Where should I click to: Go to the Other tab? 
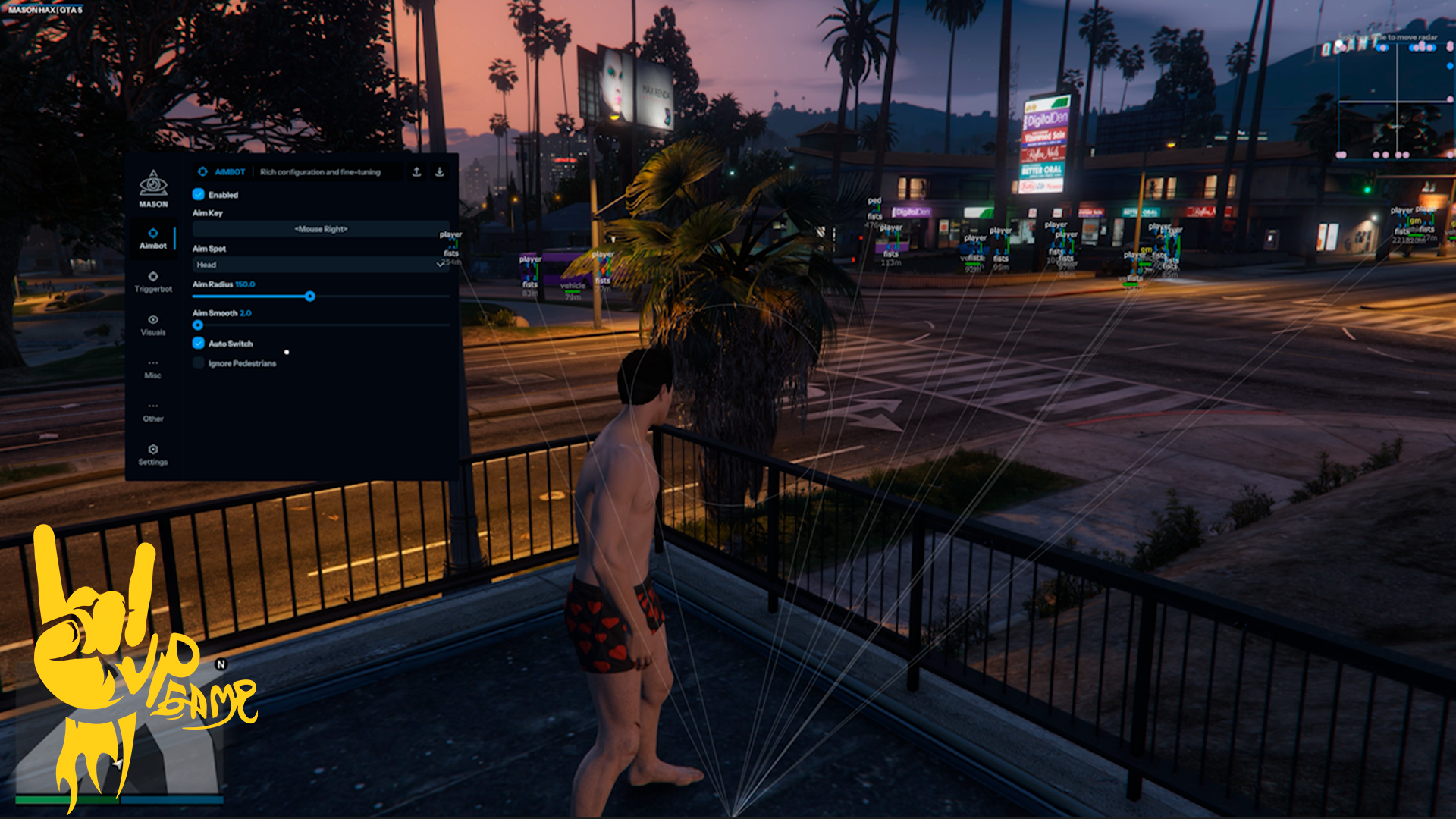coord(153,411)
